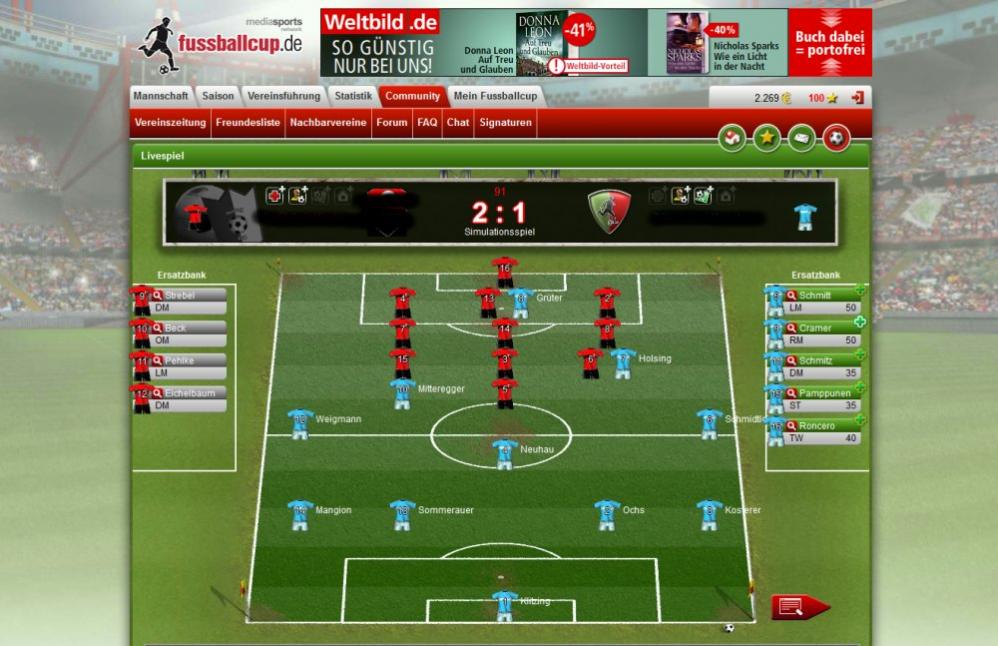Image resolution: width=998 pixels, height=646 pixels.
Task: Open the FAQ page
Action: point(427,123)
